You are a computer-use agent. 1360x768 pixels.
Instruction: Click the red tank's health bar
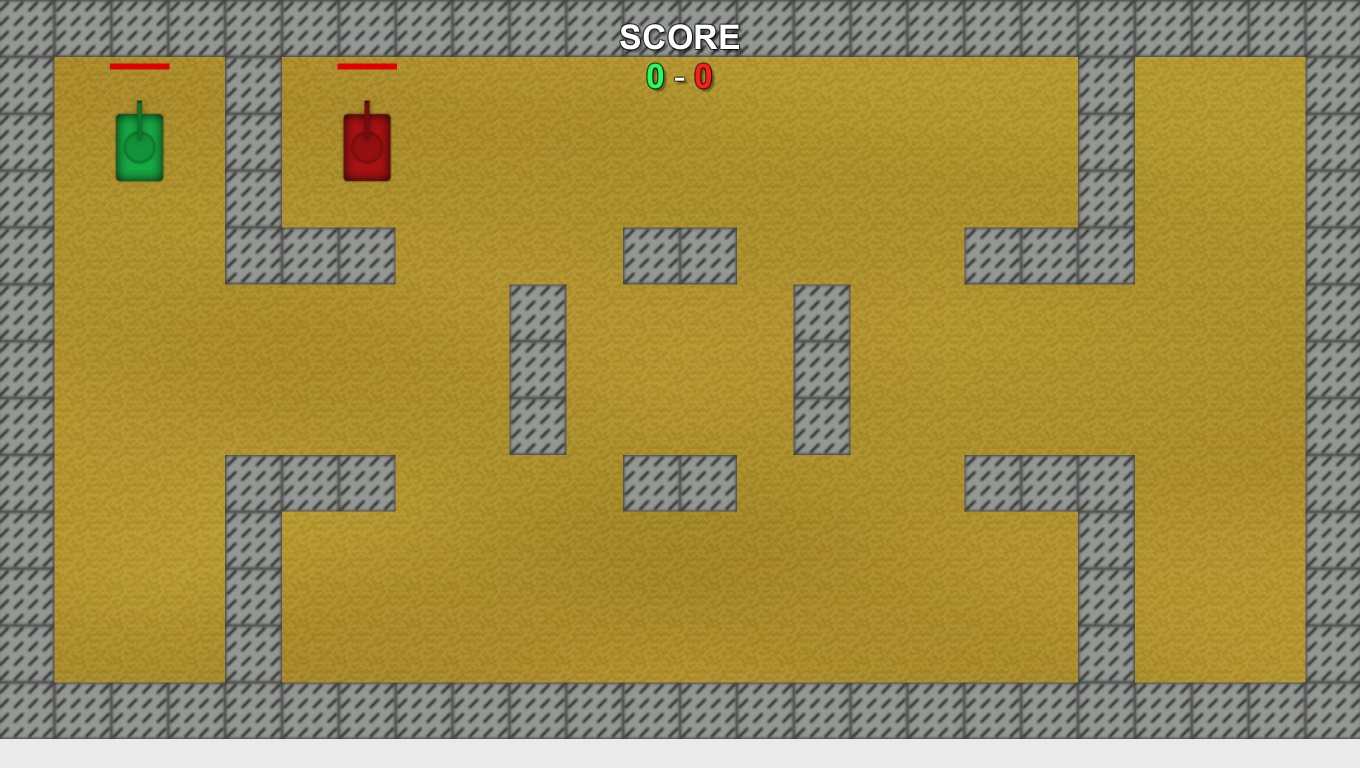367,67
